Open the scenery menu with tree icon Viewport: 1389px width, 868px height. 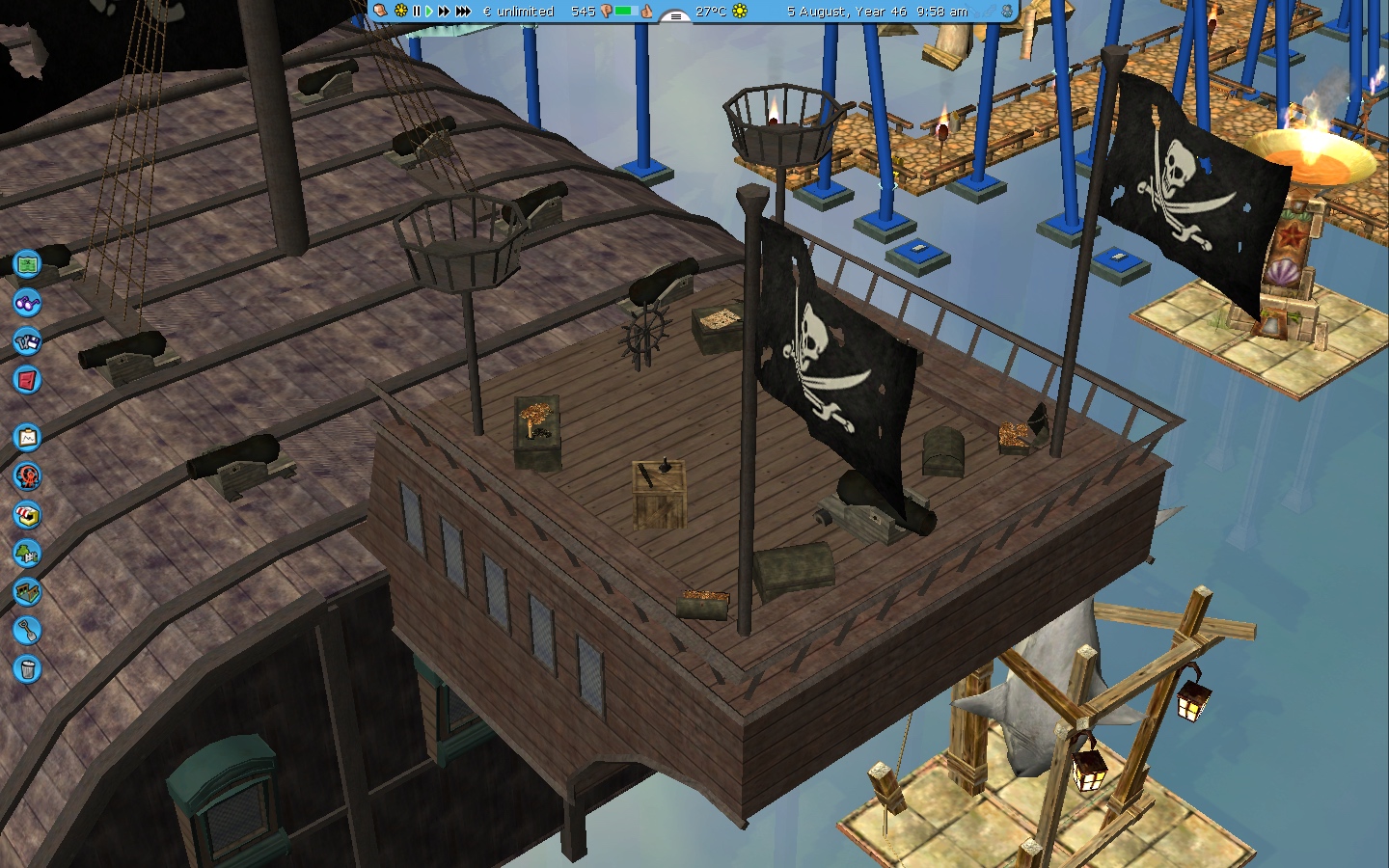click(27, 554)
